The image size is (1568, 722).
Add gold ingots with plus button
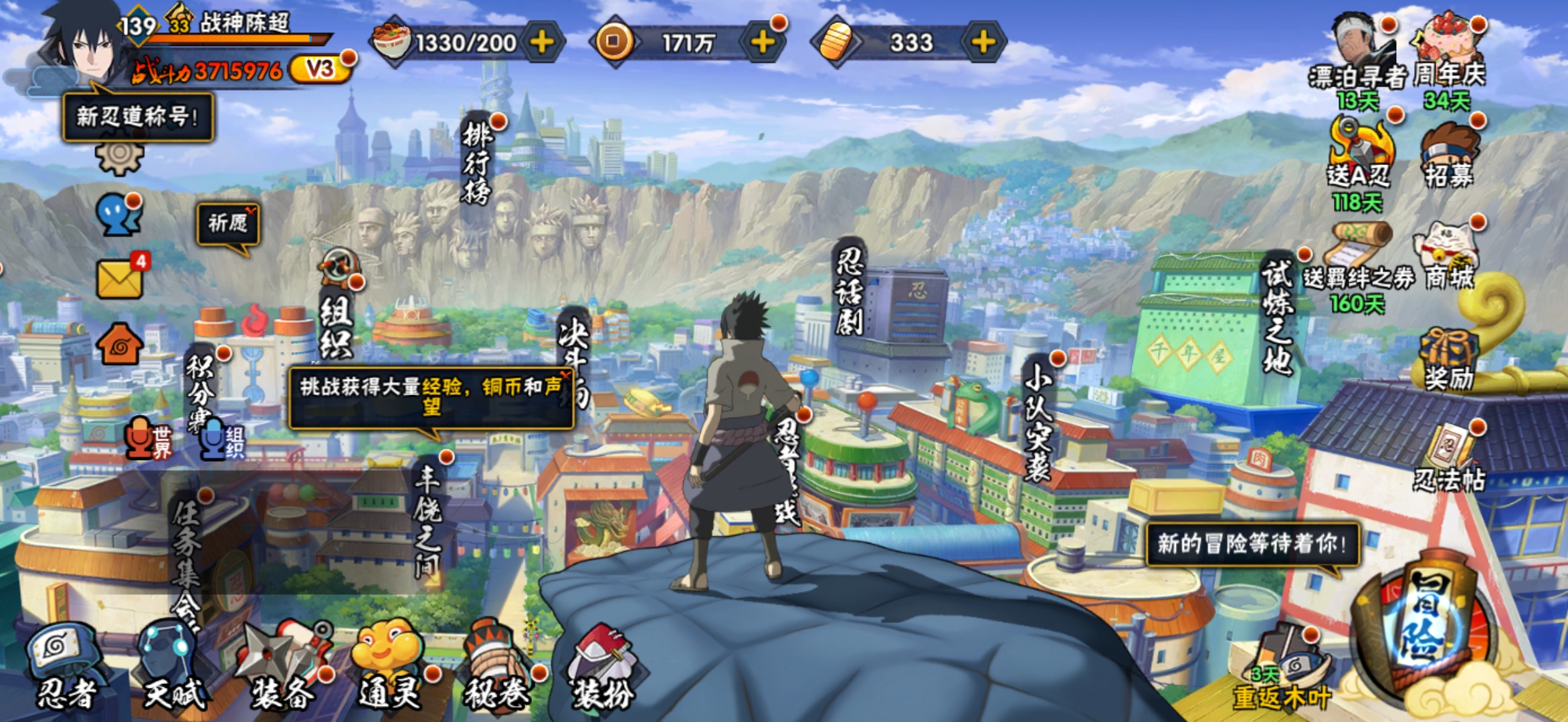(983, 43)
